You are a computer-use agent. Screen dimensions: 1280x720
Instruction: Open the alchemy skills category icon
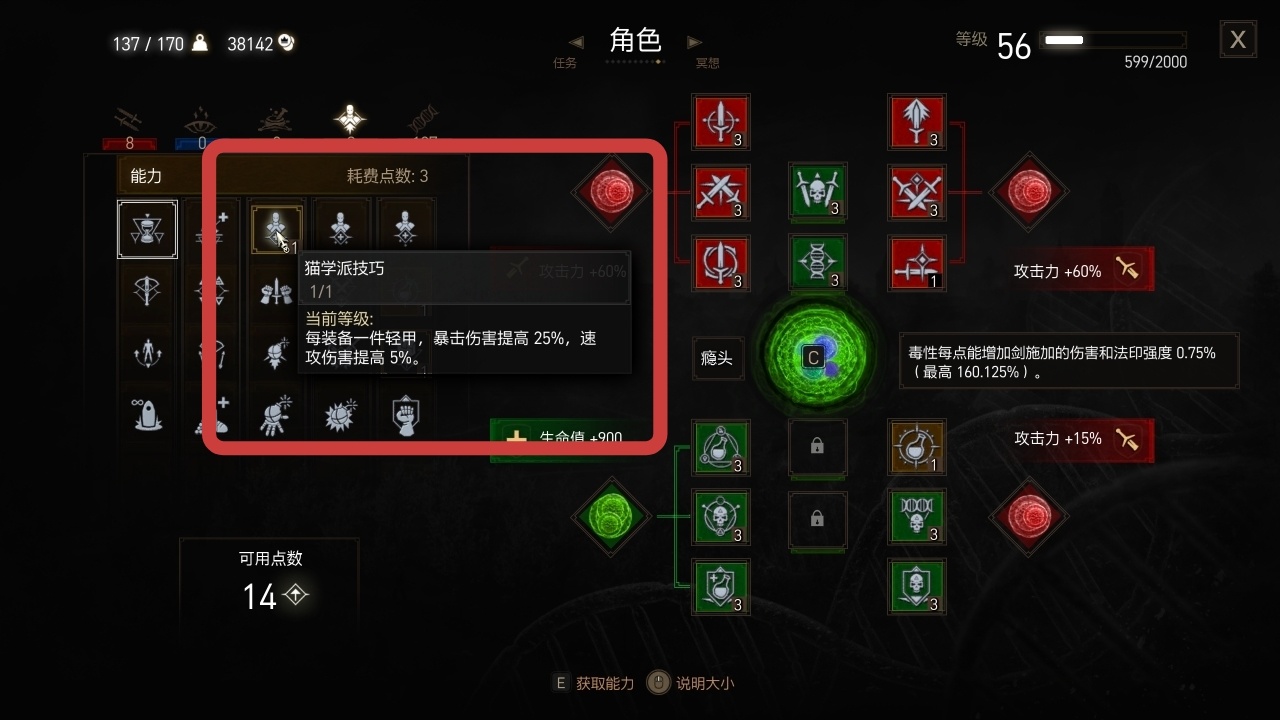click(273, 120)
